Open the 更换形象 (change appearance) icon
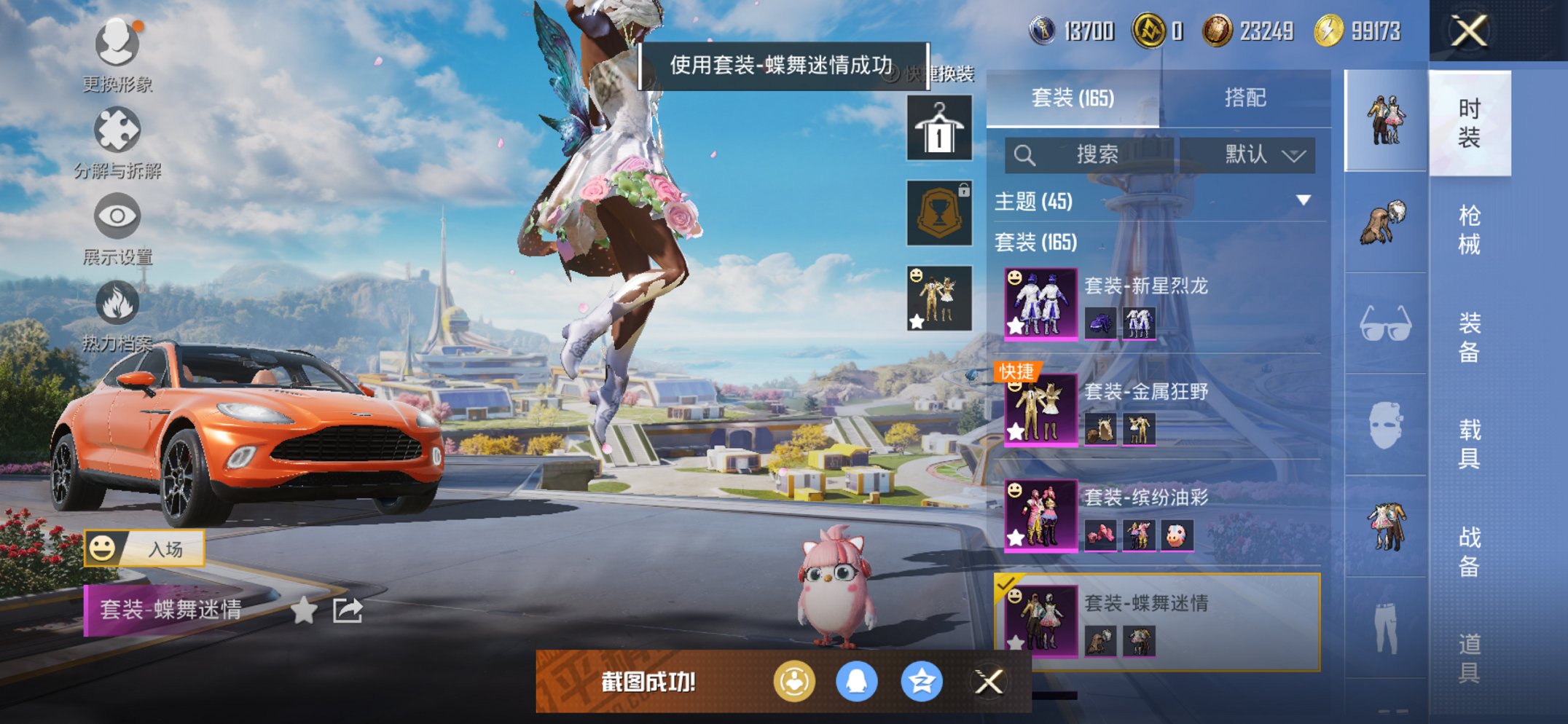The height and width of the screenshot is (724, 1568). click(117, 44)
